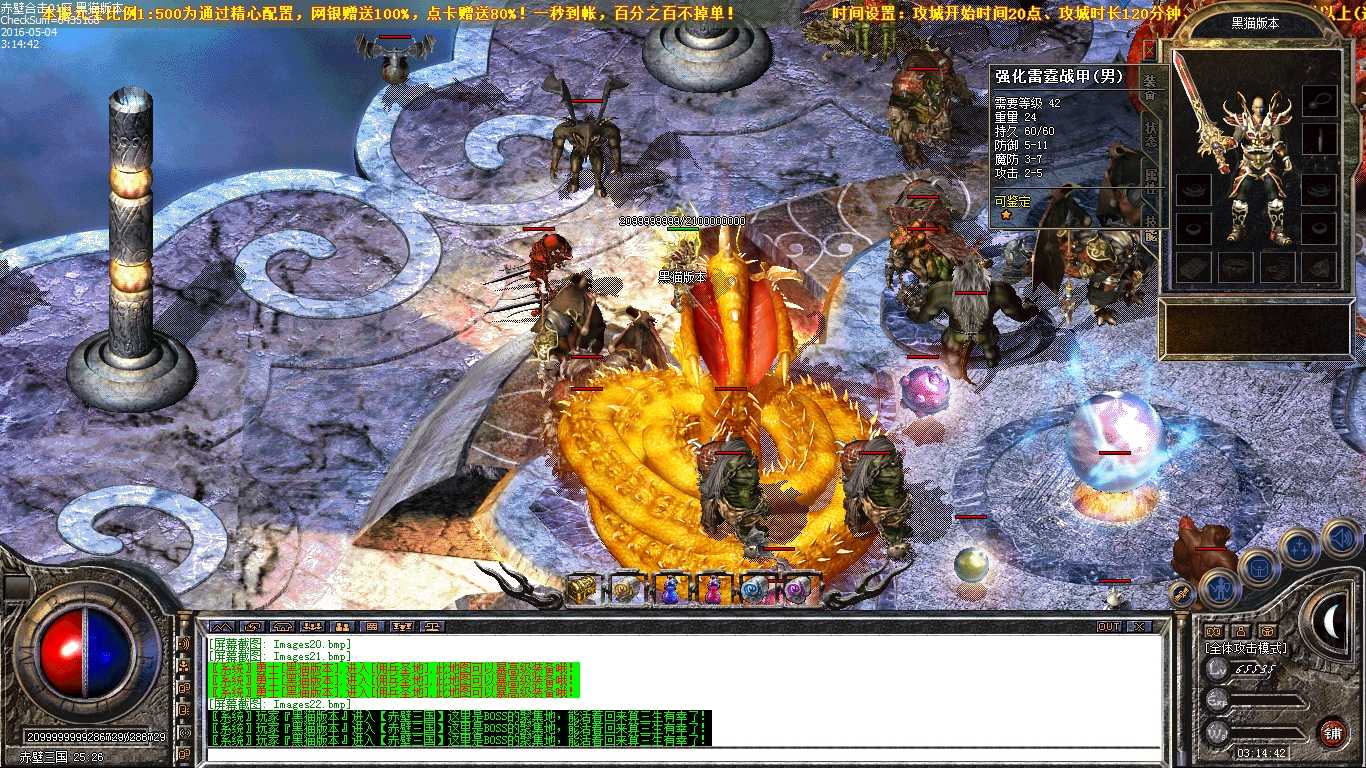Toggle the sound icon on the right edge
The width and height of the screenshot is (1366, 768).
point(1340,539)
